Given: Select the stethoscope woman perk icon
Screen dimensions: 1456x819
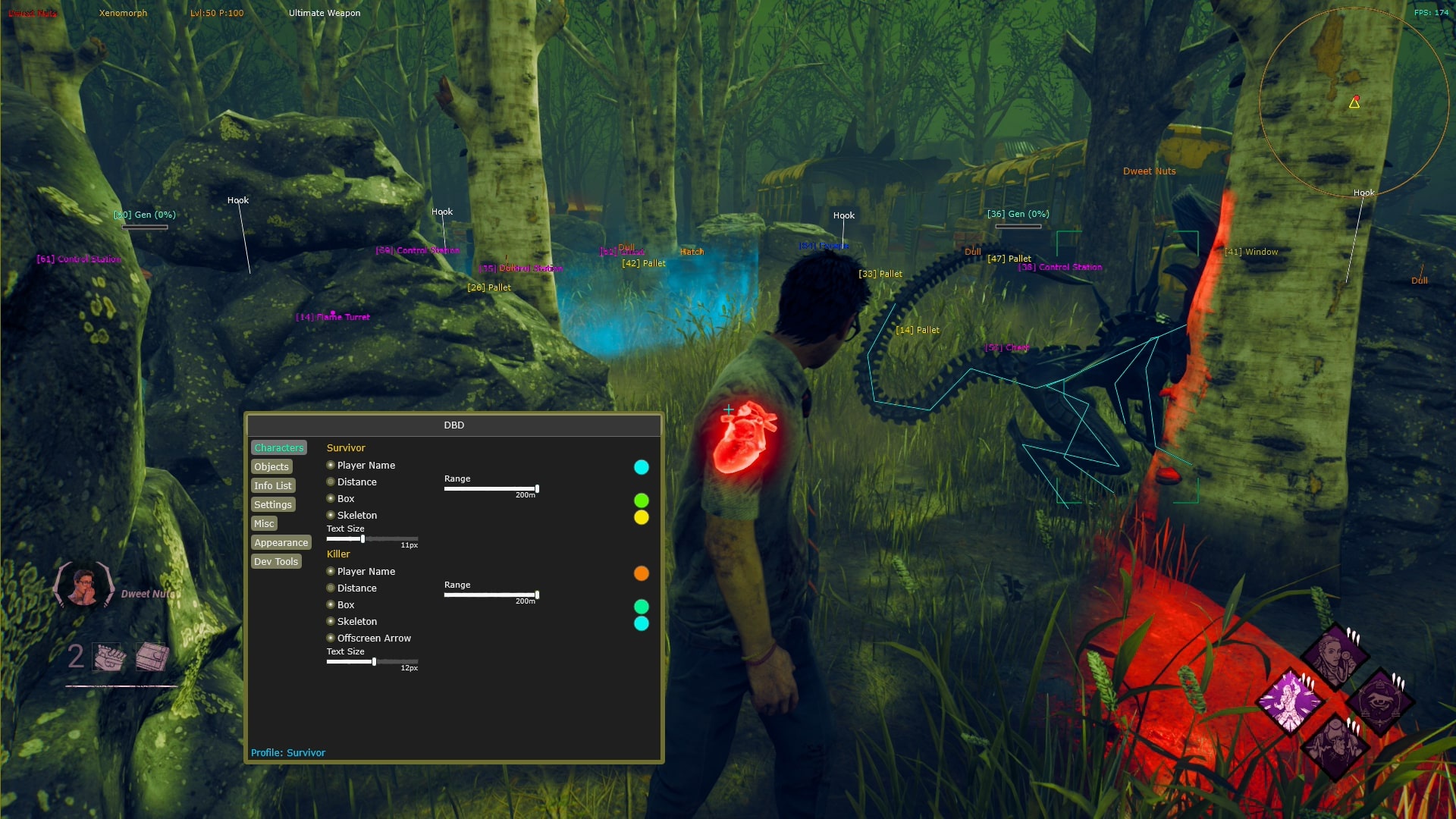Looking at the screenshot, I should coord(1335,655).
